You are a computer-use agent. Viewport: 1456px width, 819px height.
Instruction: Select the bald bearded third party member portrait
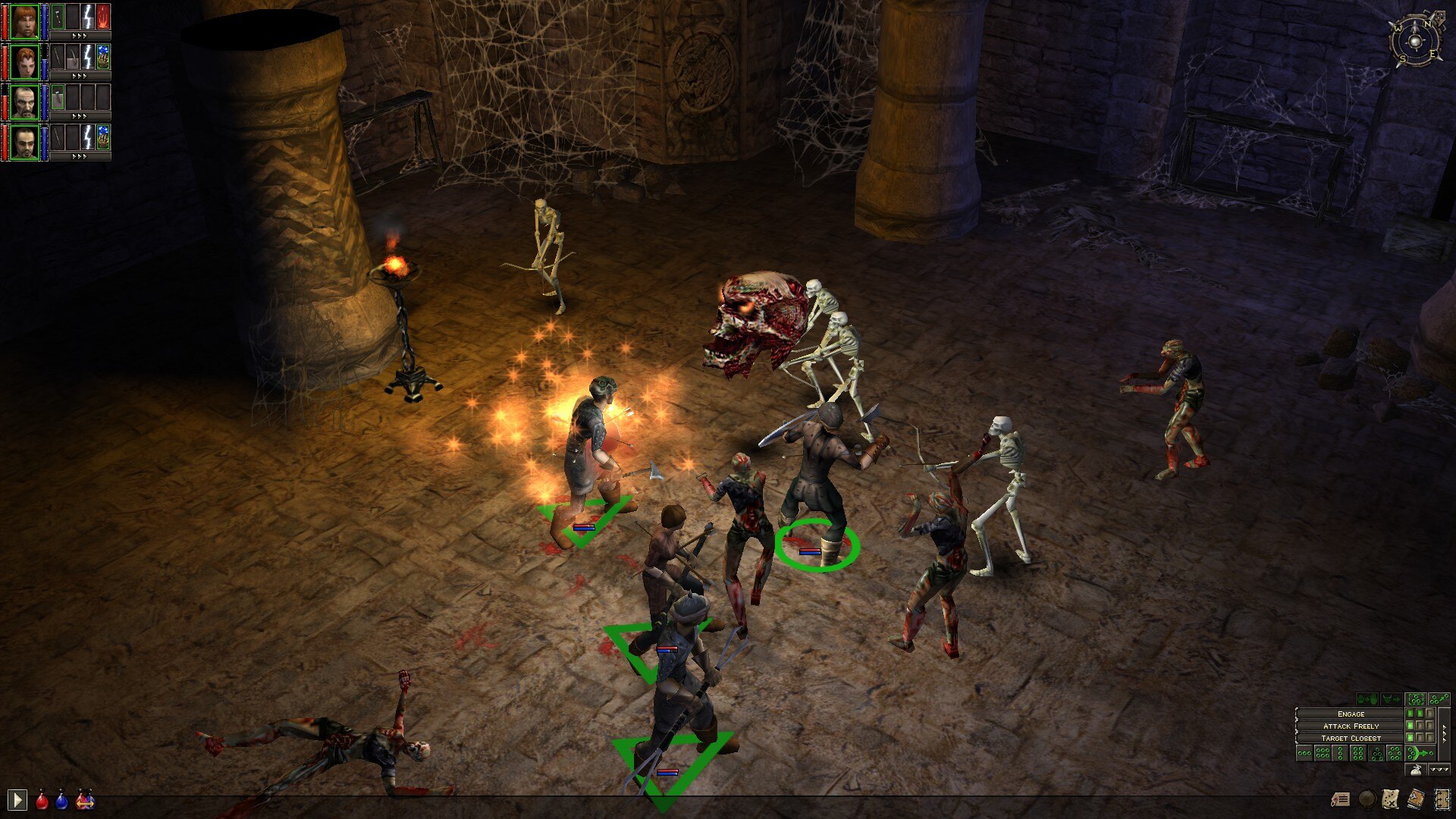click(24, 102)
